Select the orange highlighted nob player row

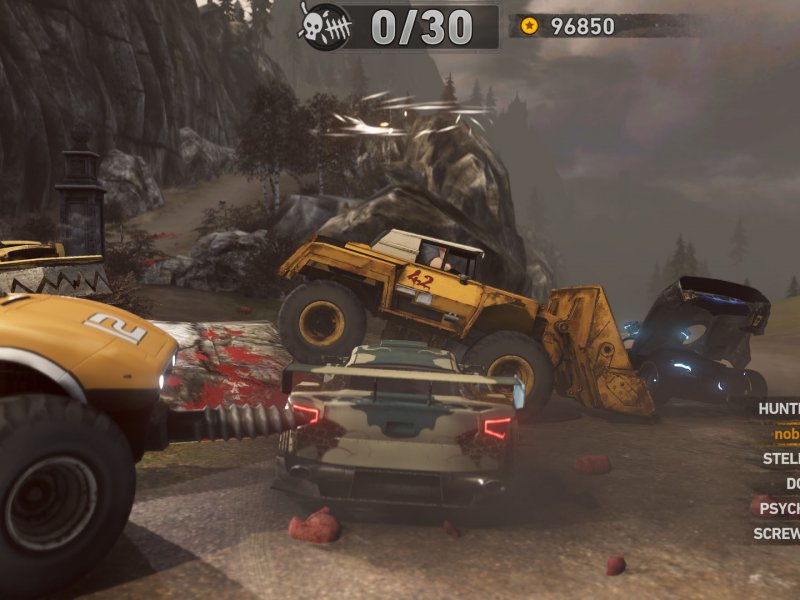tap(786, 433)
